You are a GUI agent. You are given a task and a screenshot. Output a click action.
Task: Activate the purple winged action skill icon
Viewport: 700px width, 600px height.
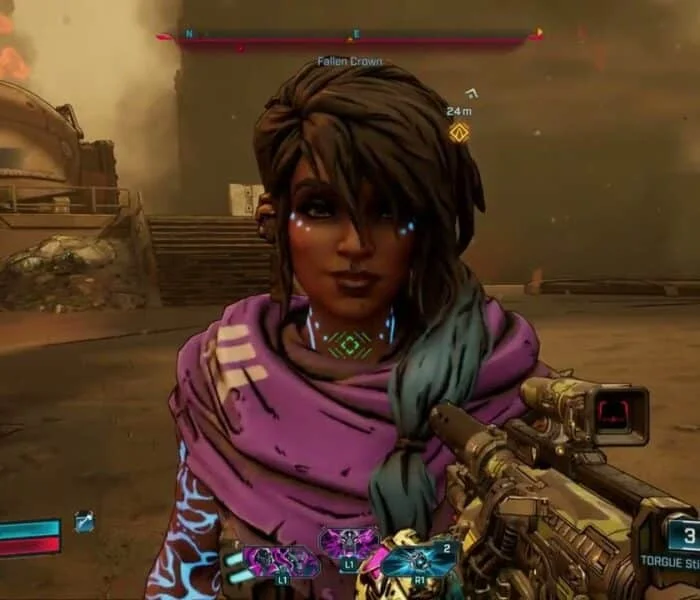[x=349, y=545]
